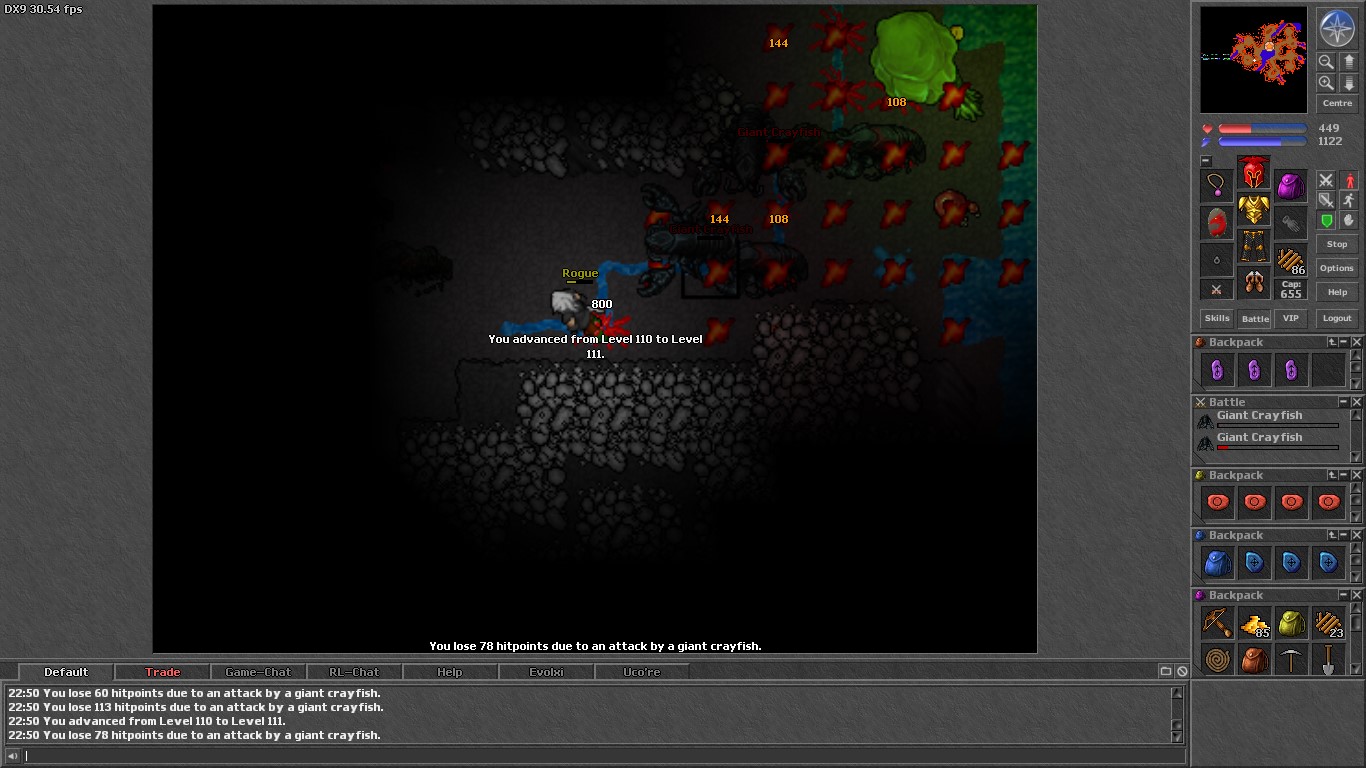Image resolution: width=1366 pixels, height=768 pixels.
Task: Click the rope coil item in the backpack
Action: [x=1216, y=660]
